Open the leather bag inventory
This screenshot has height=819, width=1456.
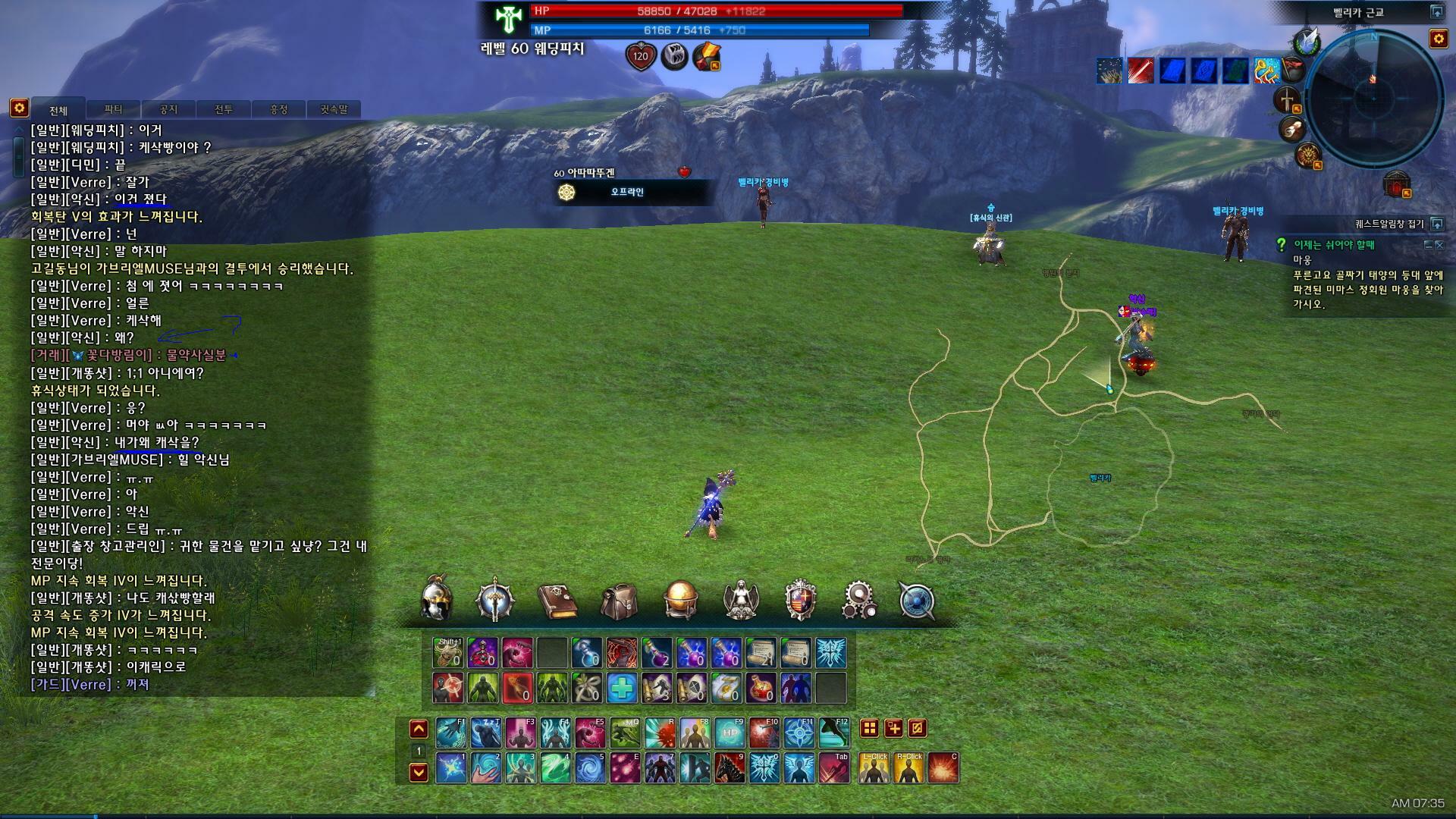pyautogui.click(x=619, y=601)
